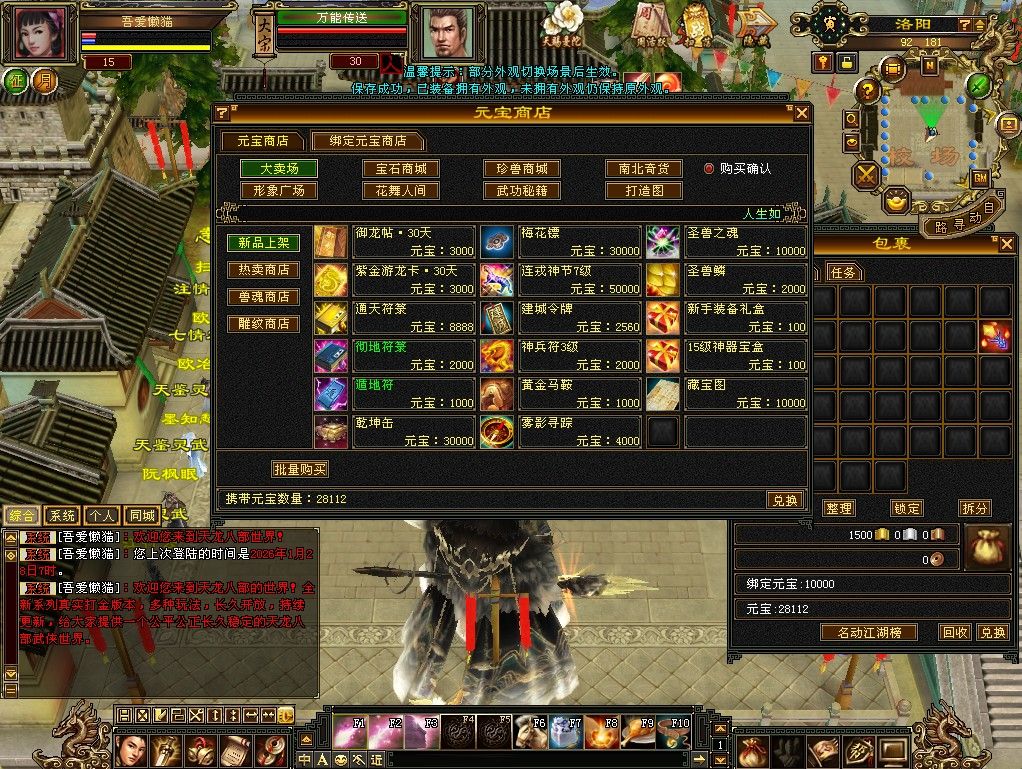This screenshot has width=1022, height=769.
Task: Select the 御龙帖•30天 item
Action: [413, 241]
